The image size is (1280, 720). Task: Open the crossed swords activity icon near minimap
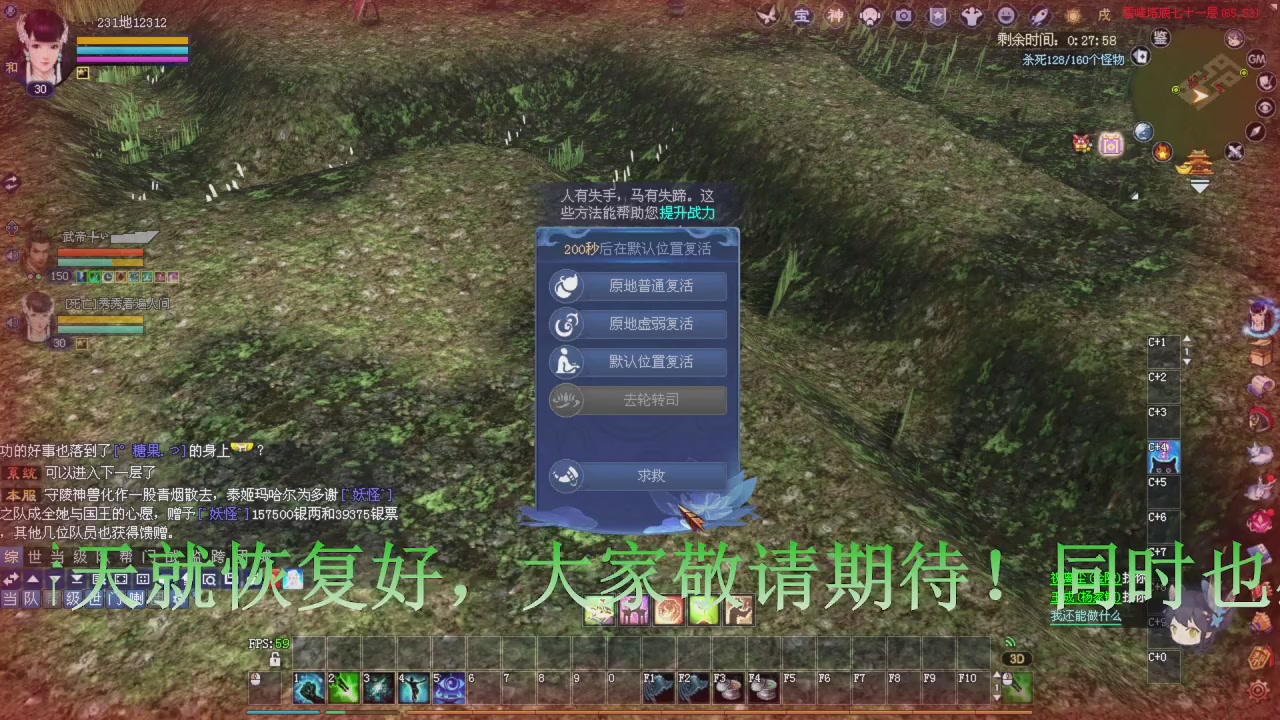pyautogui.click(x=1232, y=152)
